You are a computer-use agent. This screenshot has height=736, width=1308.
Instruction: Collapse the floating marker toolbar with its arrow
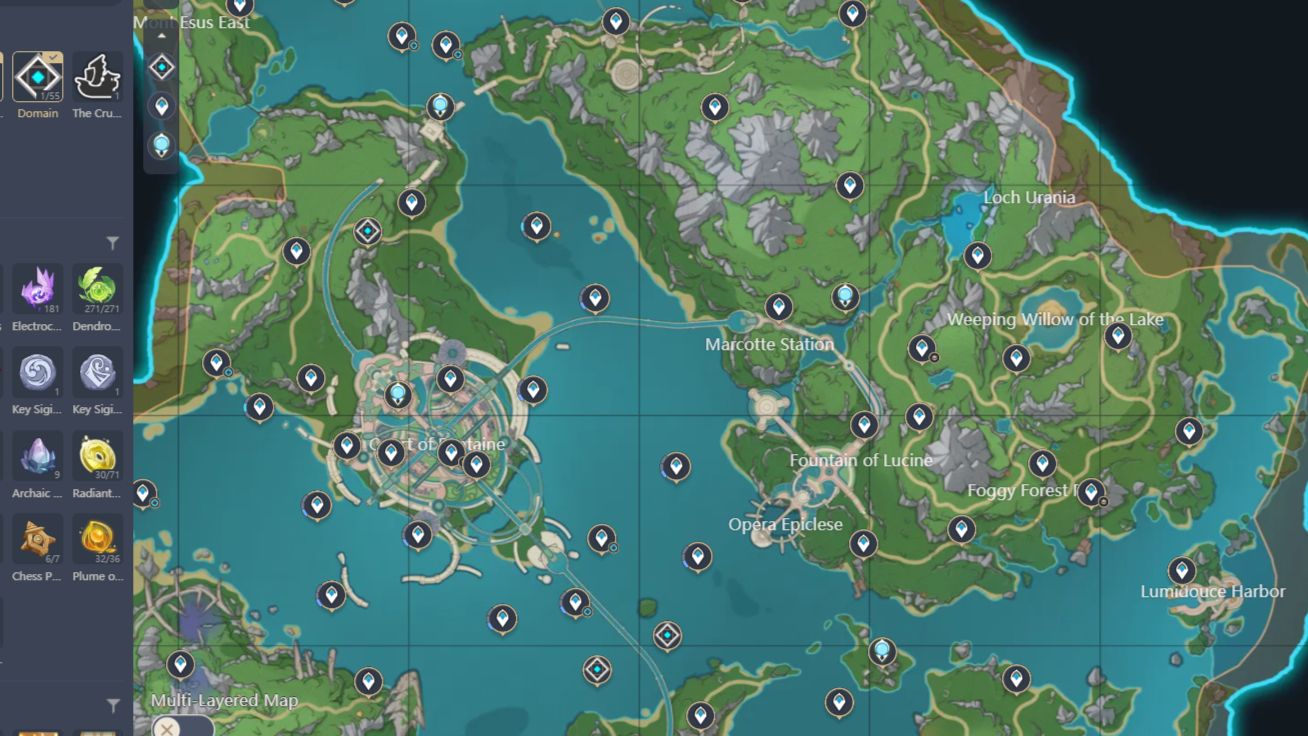tap(160, 37)
